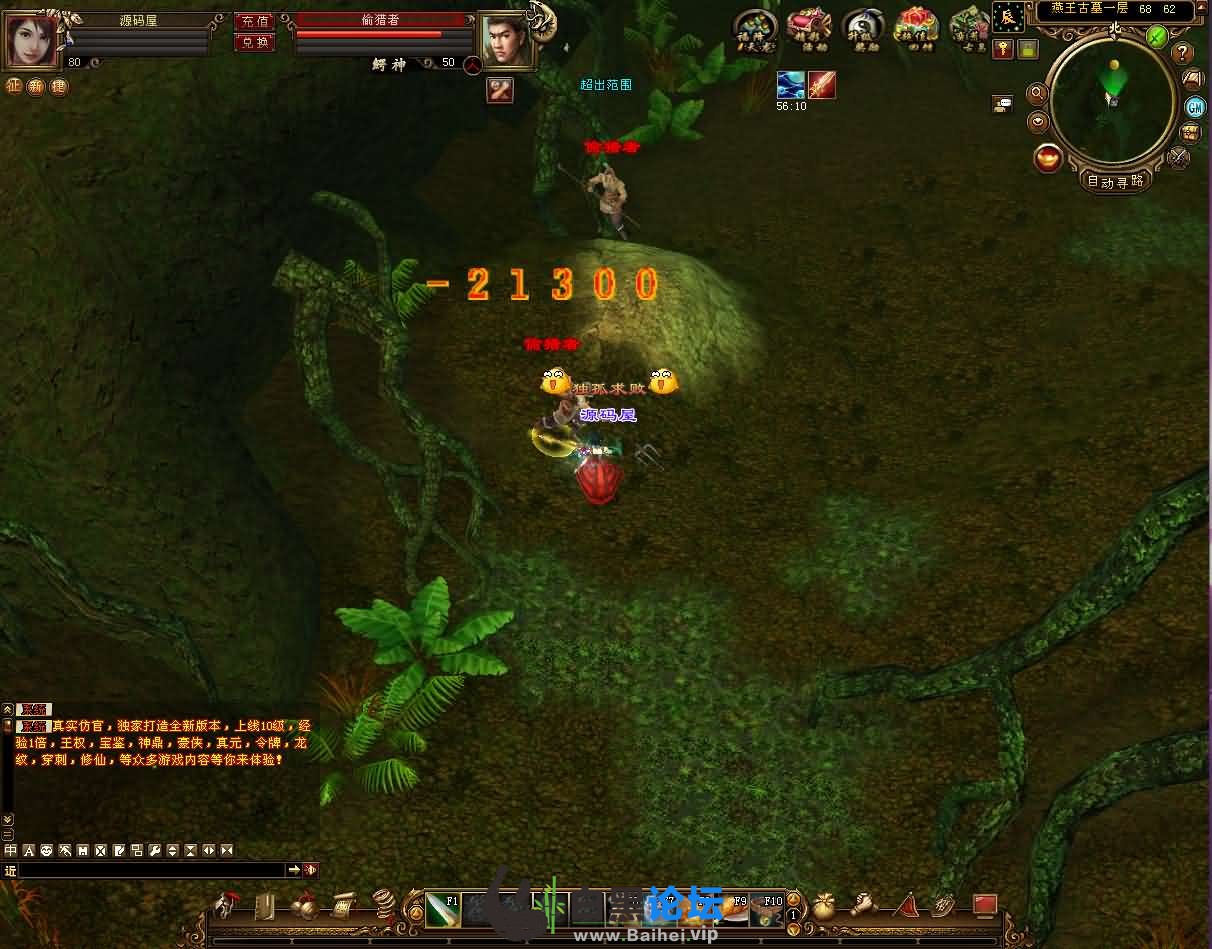Open the crossed swords icon by minimap
The image size is (1212, 949).
[x=1179, y=155]
